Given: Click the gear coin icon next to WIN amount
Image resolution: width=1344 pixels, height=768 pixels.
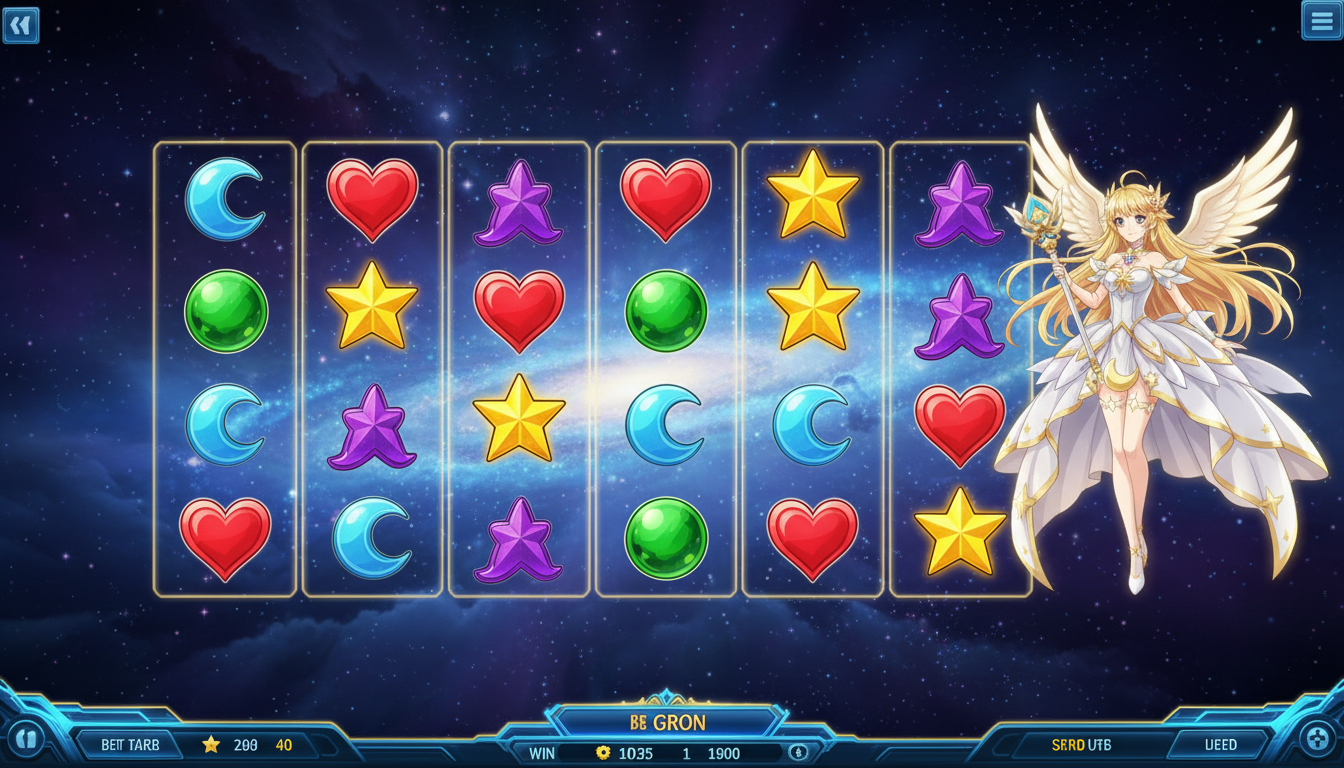Looking at the screenshot, I should 601,753.
